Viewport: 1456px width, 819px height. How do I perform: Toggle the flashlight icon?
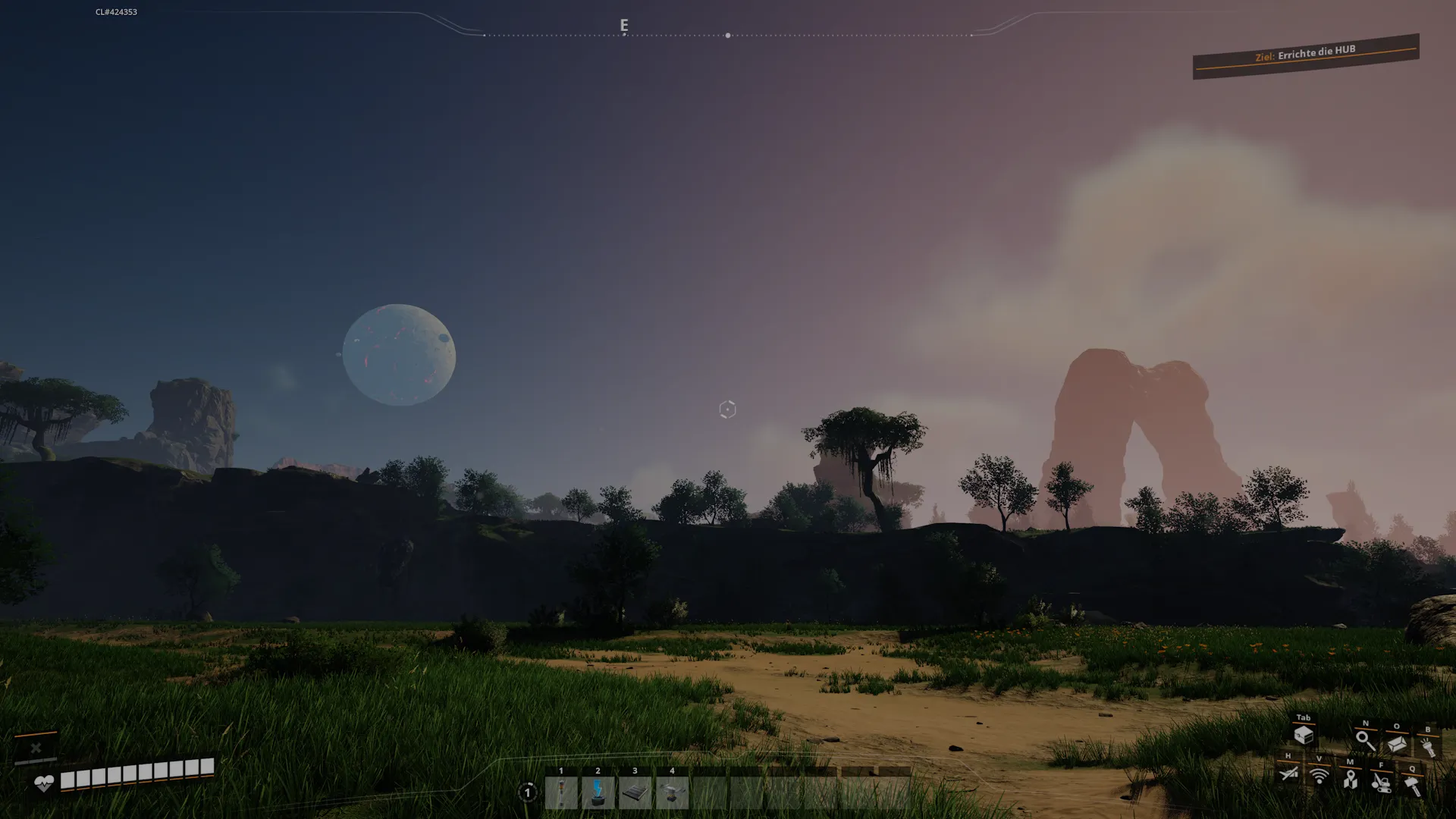point(1428,746)
